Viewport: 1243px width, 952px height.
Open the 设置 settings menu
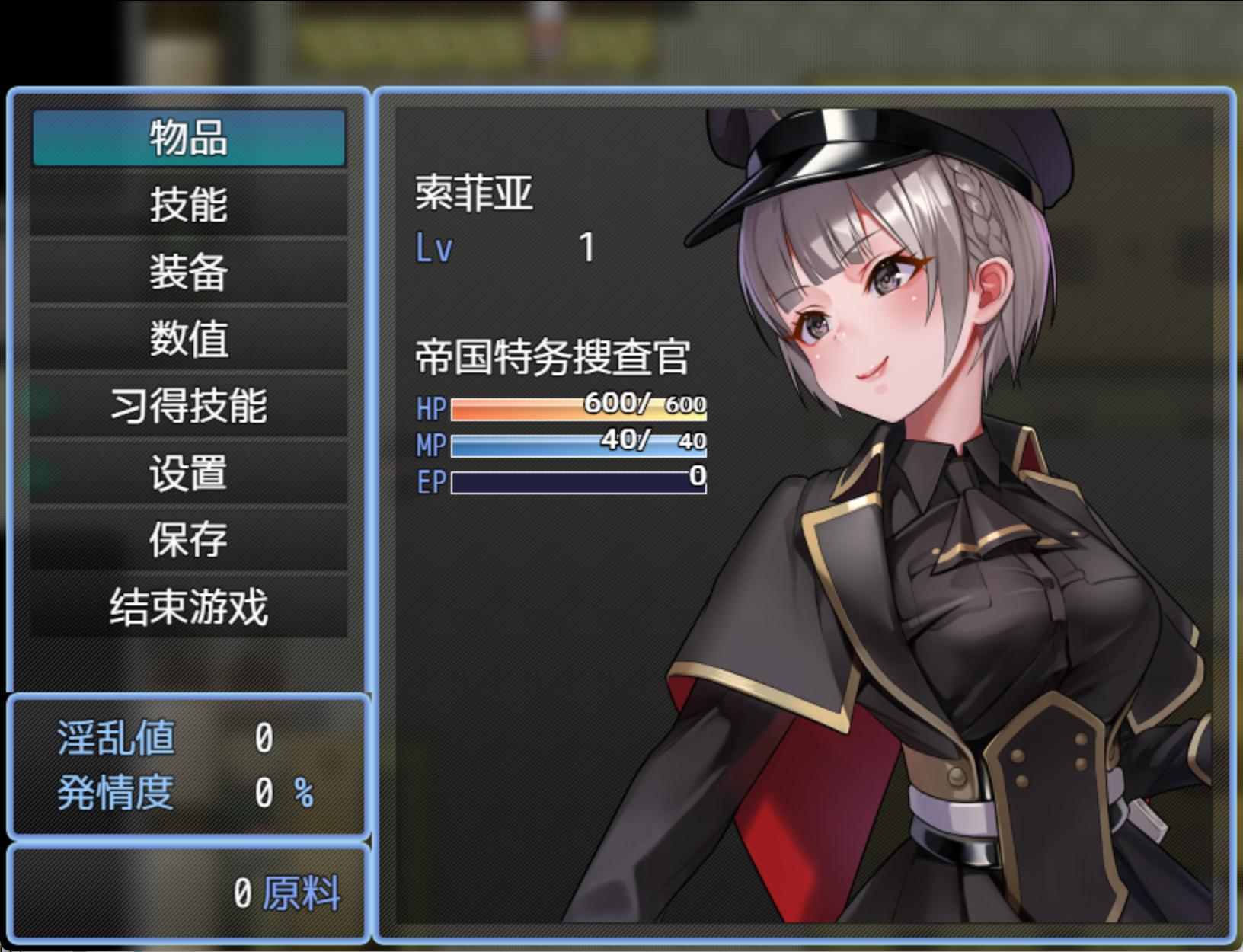(x=188, y=473)
